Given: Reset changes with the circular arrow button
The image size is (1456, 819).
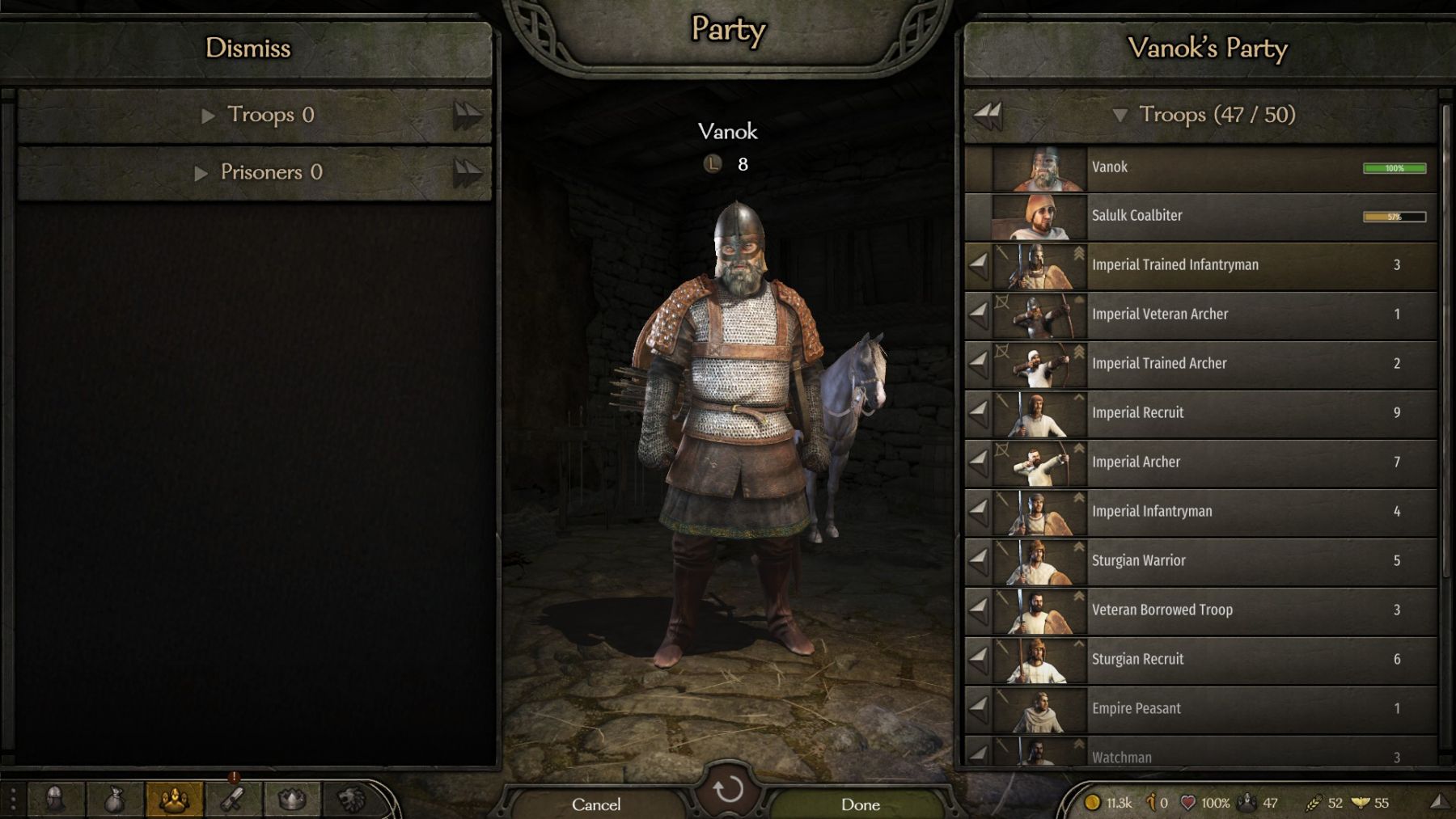Looking at the screenshot, I should (x=728, y=788).
